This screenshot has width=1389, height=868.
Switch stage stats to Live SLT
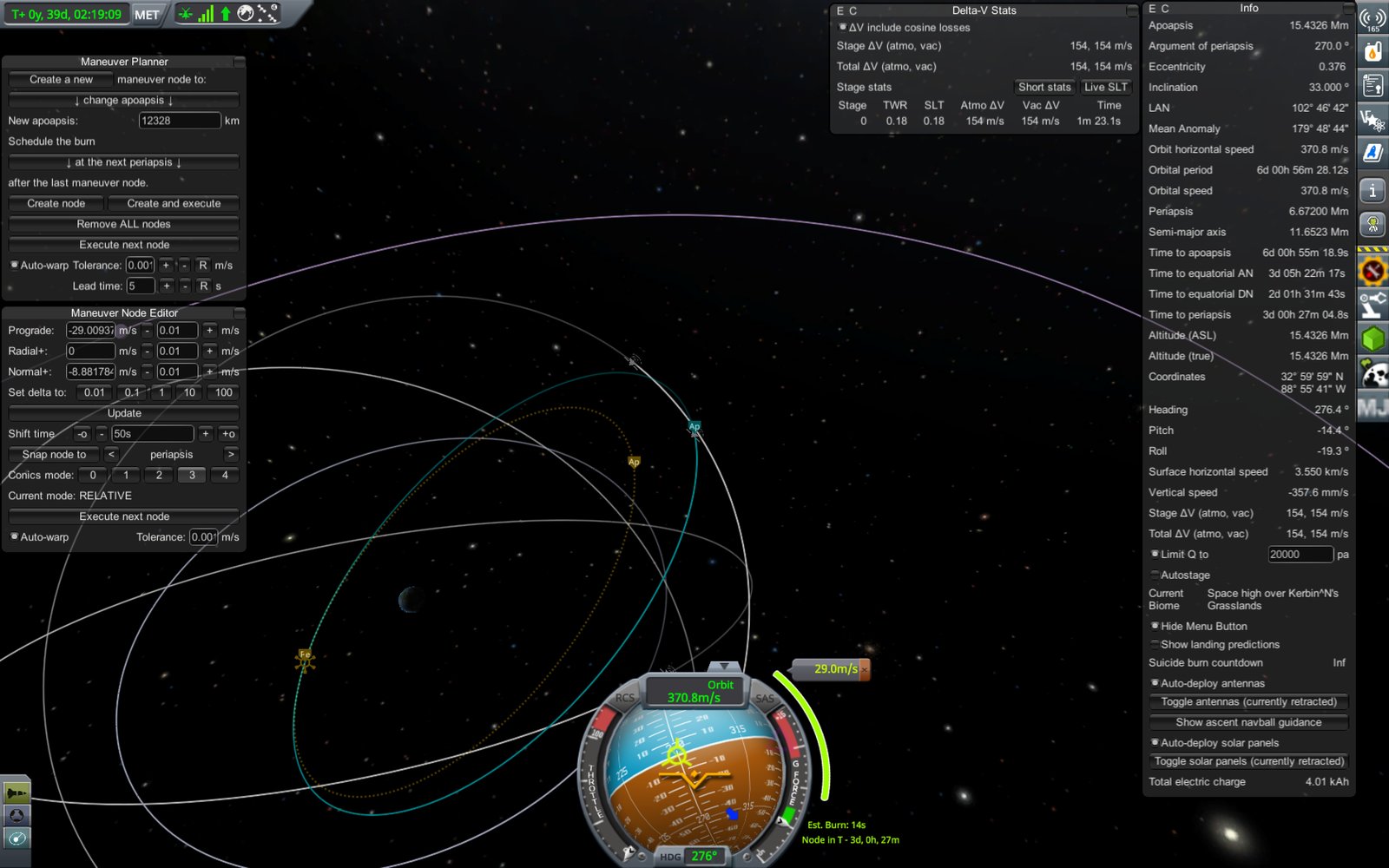click(1105, 87)
